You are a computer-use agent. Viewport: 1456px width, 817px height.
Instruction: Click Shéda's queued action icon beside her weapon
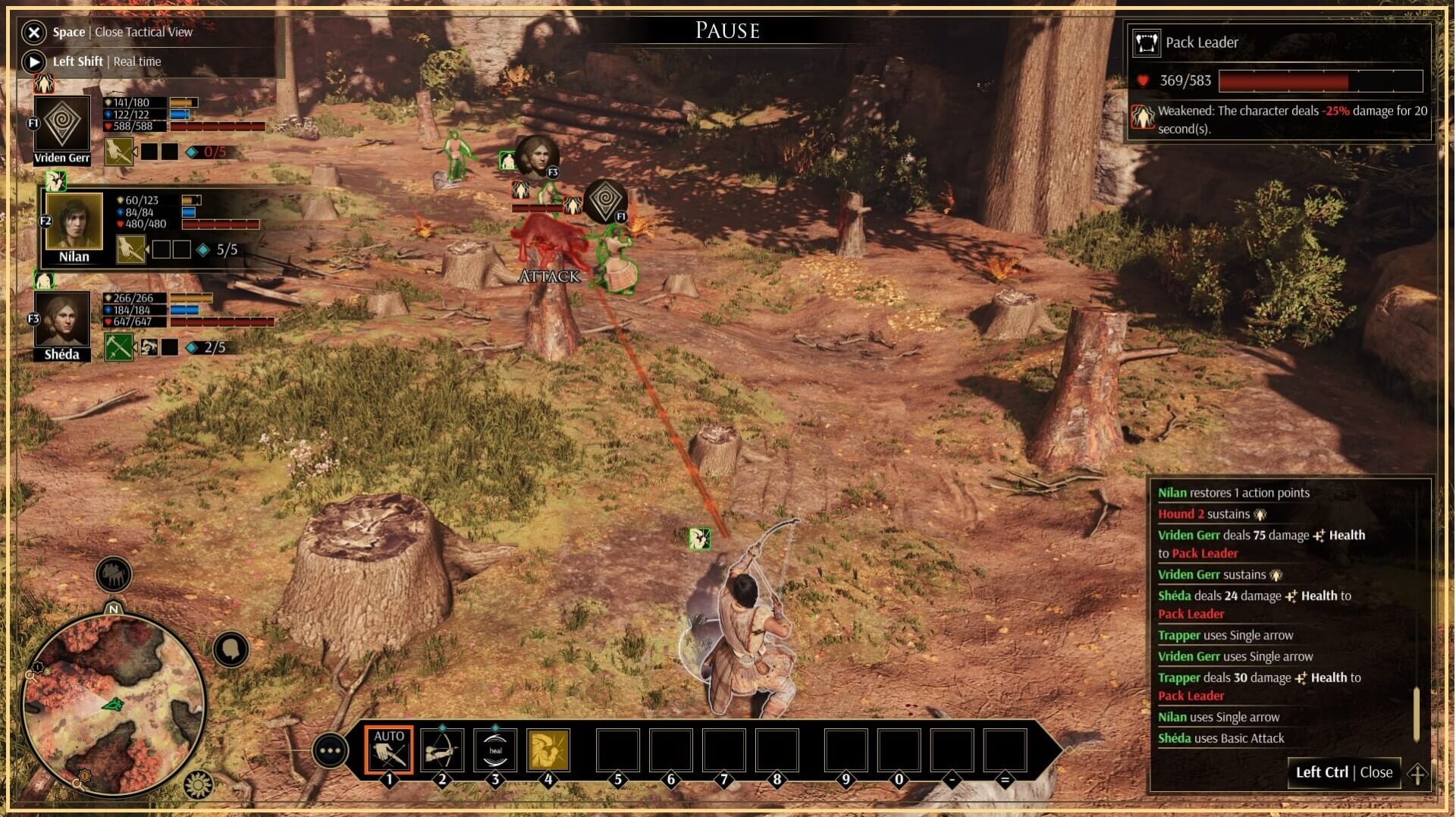[149, 347]
